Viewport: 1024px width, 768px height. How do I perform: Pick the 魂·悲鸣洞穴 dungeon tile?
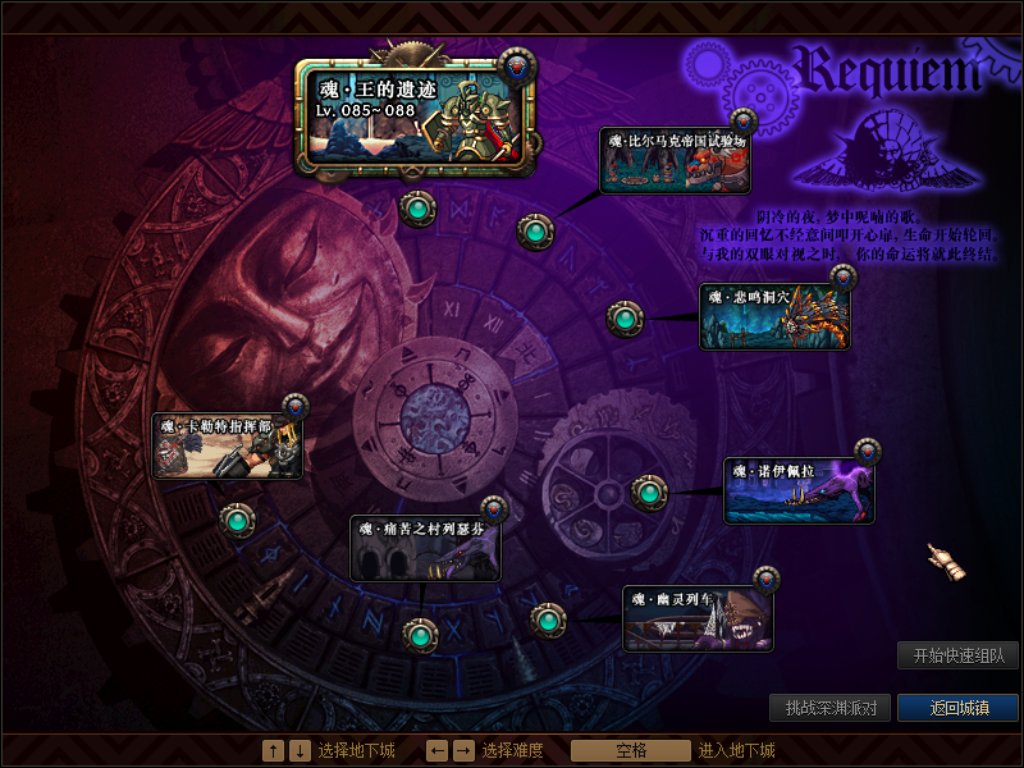[775, 318]
